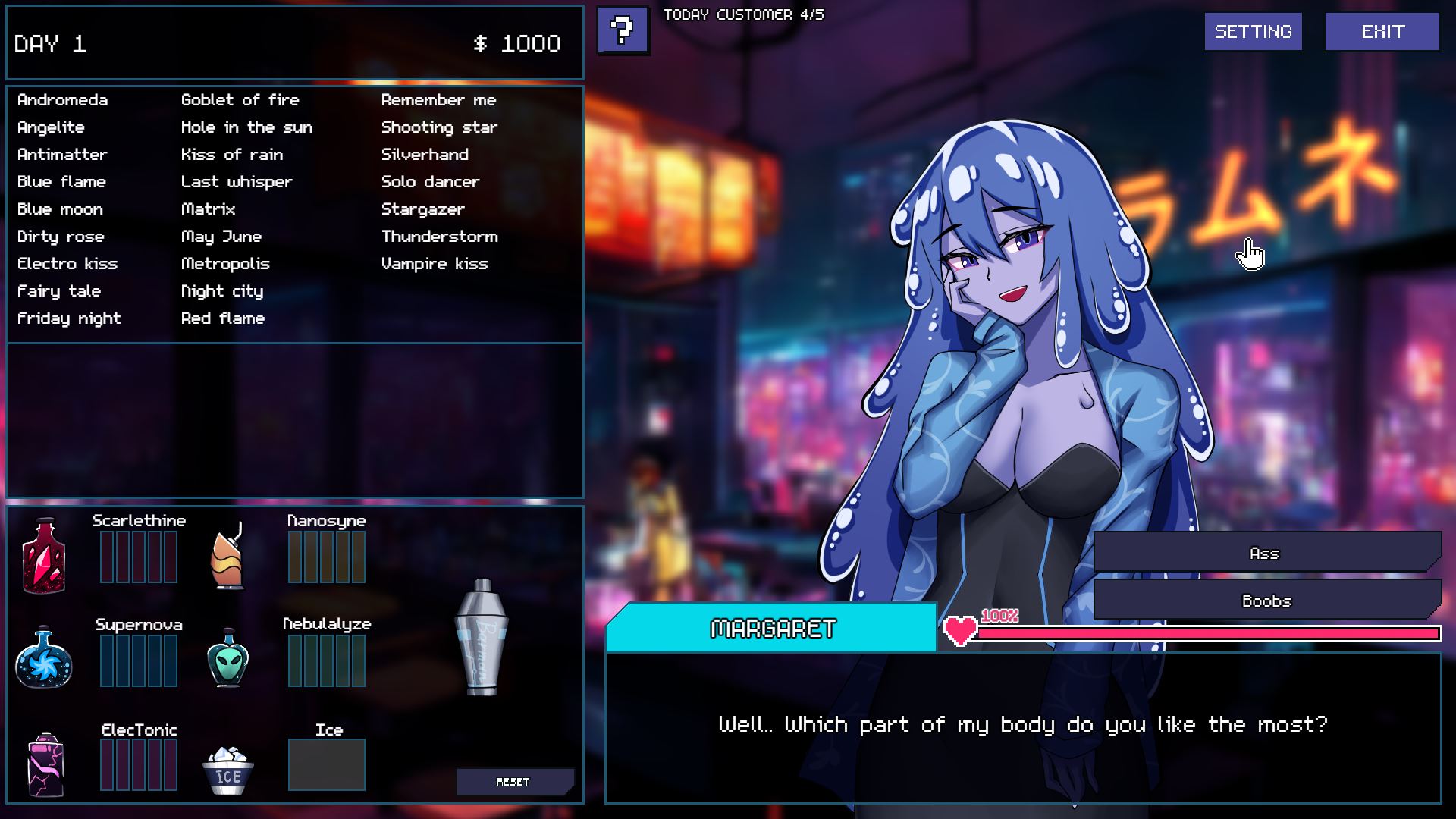
Task: Open the Thunderstorm recipe
Action: [x=439, y=237]
